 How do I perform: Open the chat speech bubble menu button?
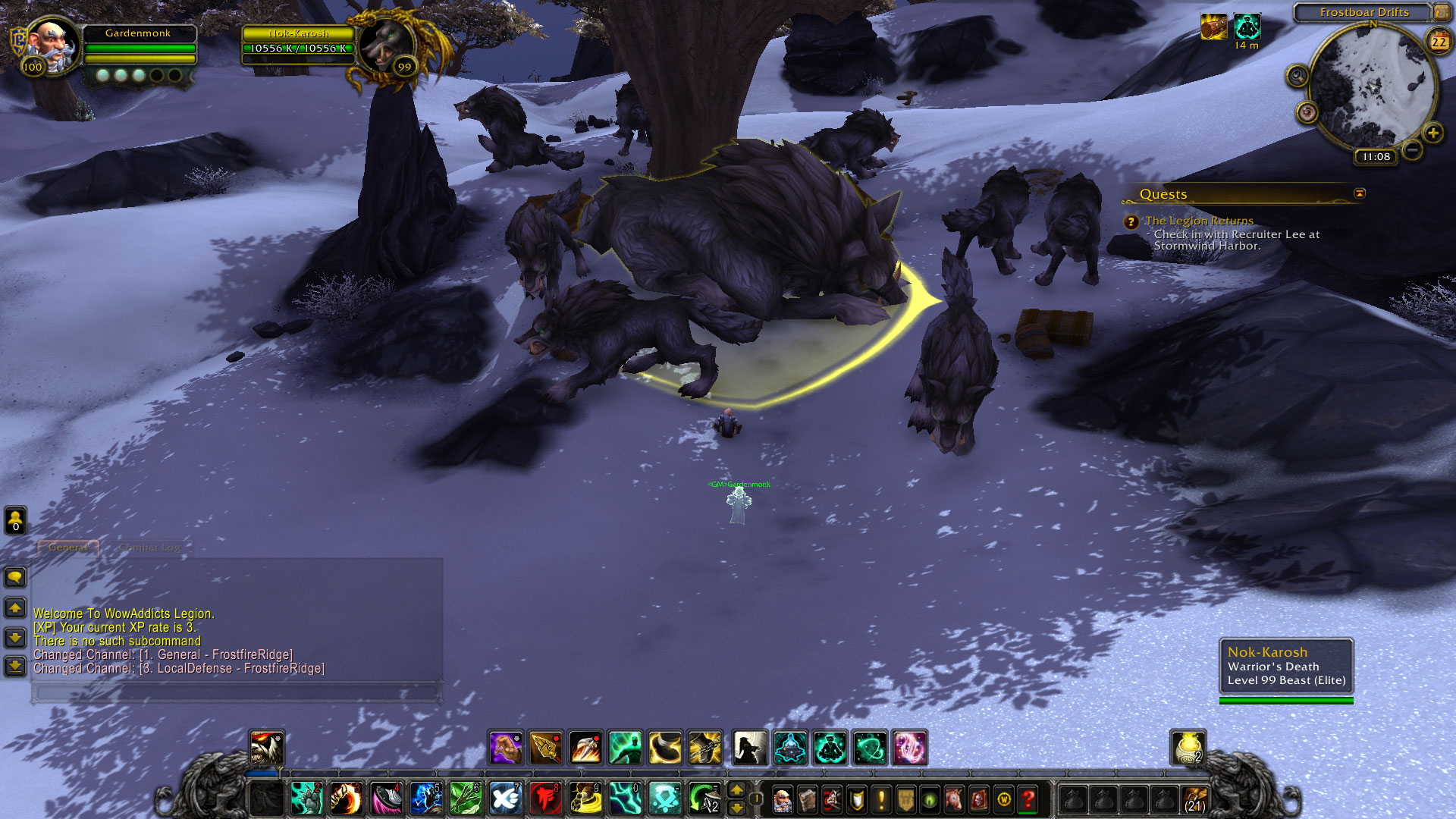tap(15, 578)
